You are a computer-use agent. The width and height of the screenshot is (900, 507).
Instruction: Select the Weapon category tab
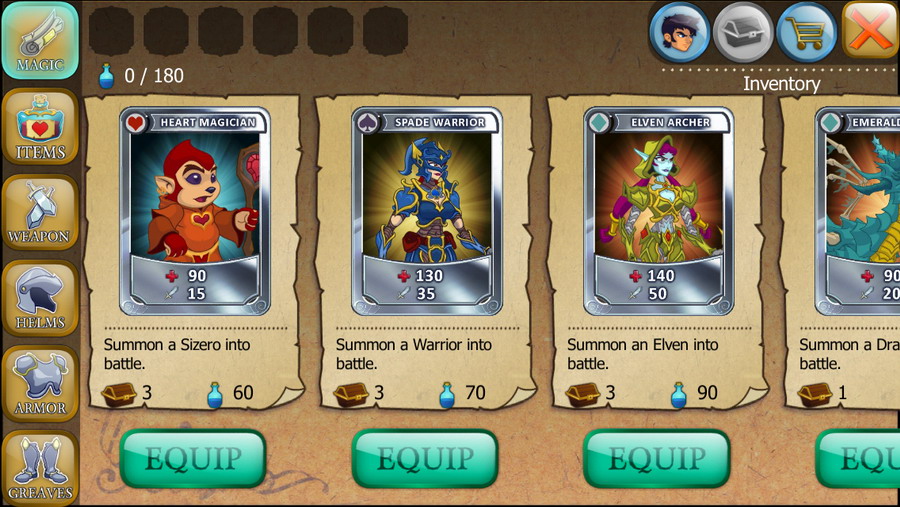(40, 213)
